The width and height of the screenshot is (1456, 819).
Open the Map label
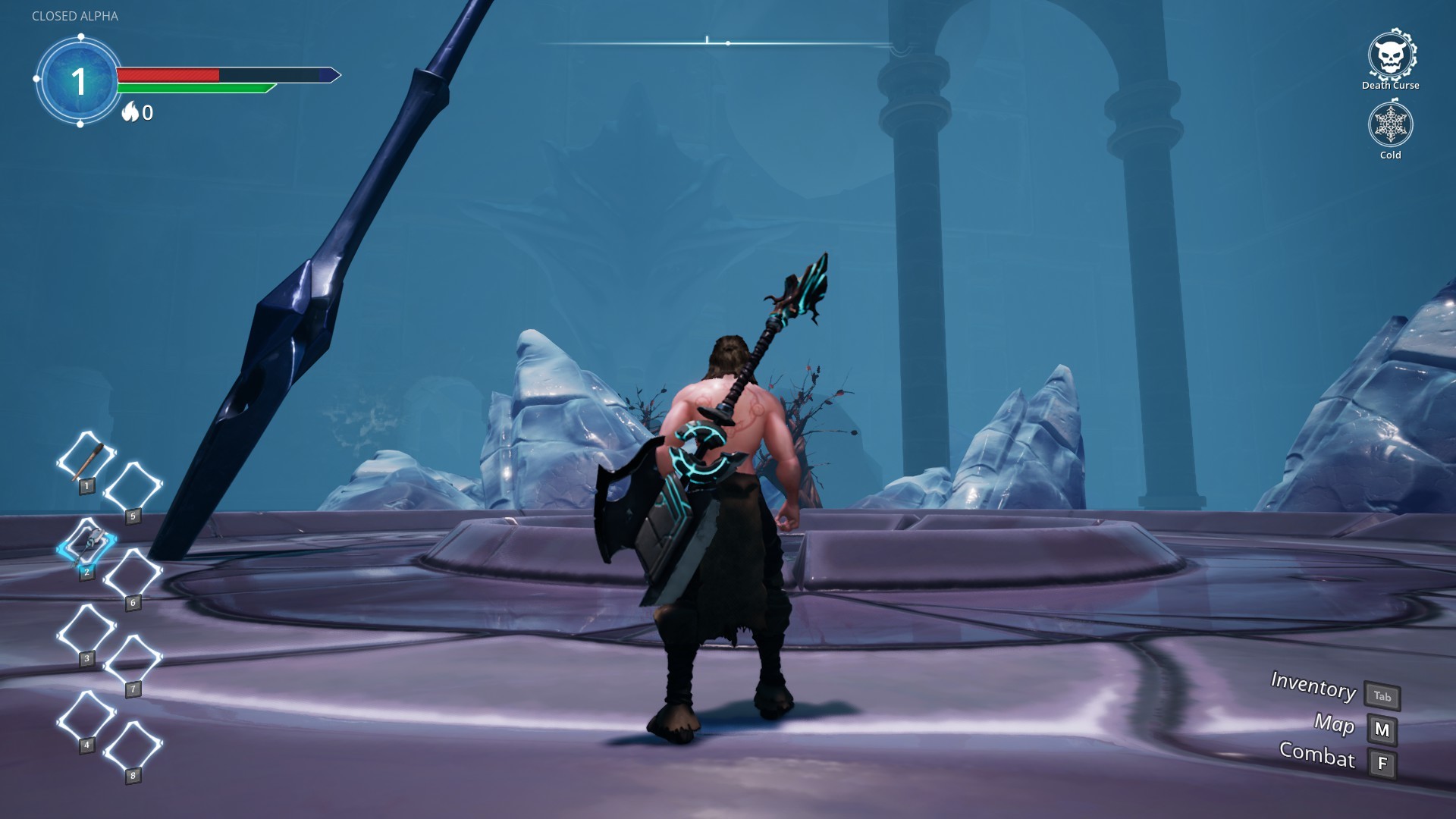coord(1335,725)
